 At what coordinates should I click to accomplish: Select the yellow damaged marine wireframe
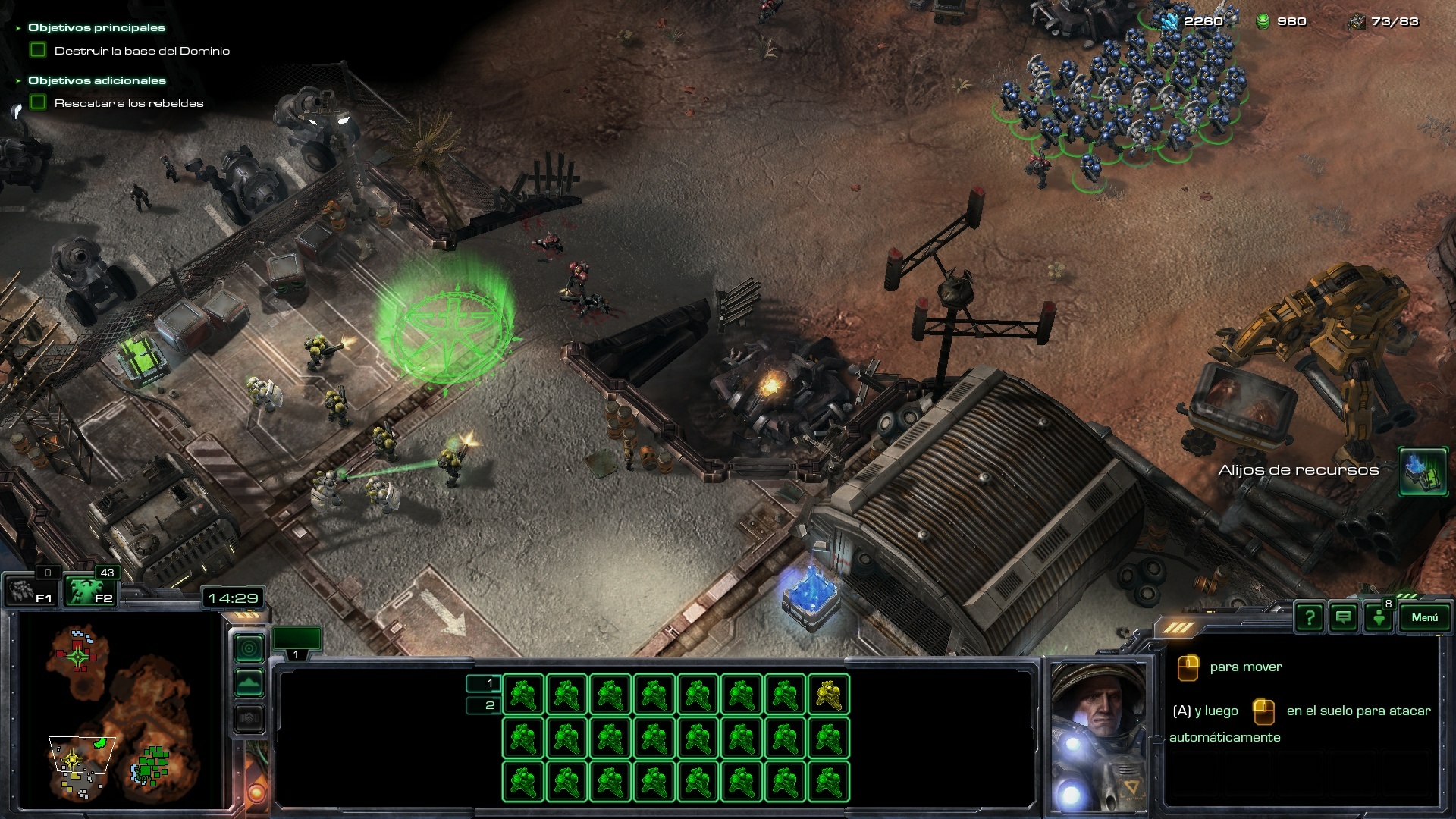point(828,695)
